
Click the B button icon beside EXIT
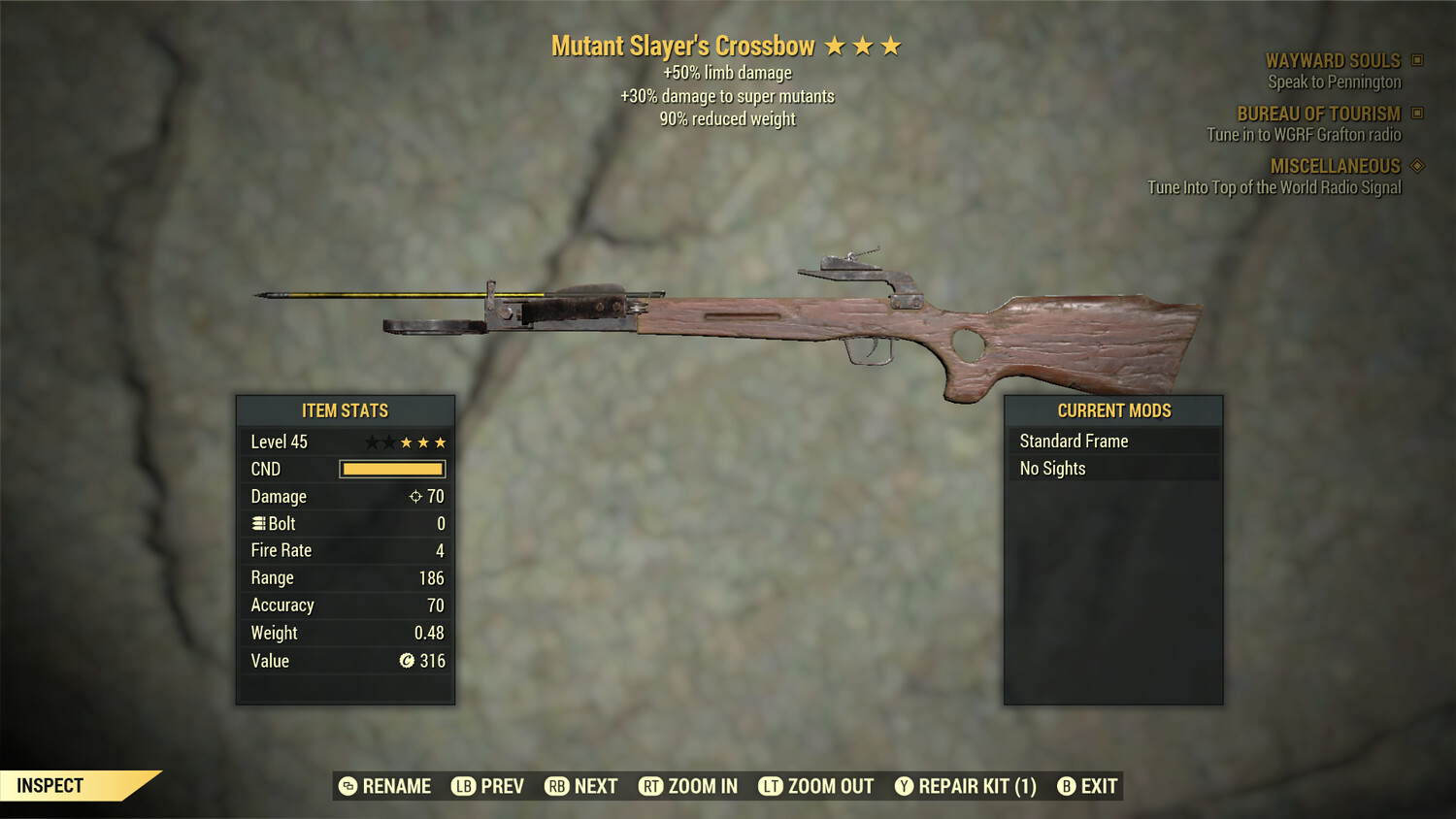pyautogui.click(x=1068, y=786)
